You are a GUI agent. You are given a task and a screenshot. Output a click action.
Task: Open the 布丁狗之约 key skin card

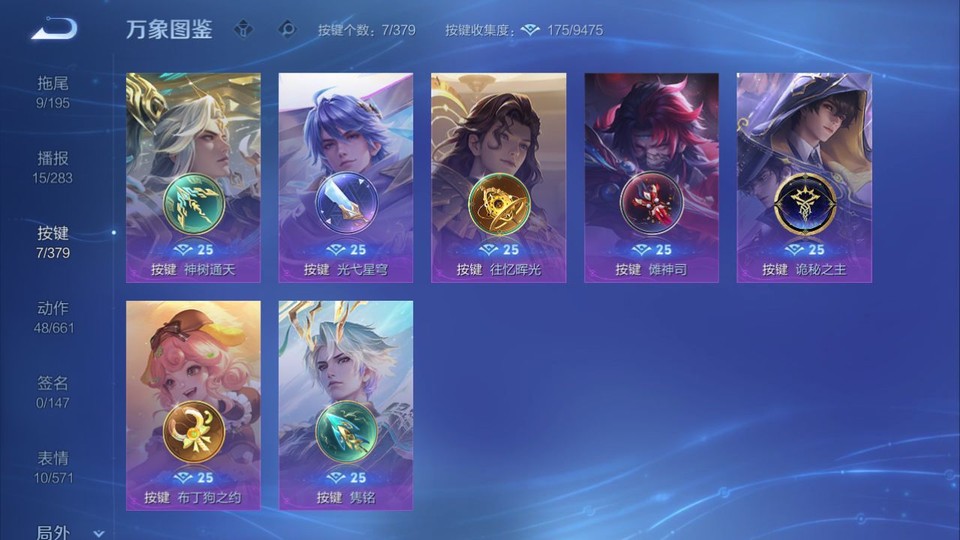tap(193, 405)
